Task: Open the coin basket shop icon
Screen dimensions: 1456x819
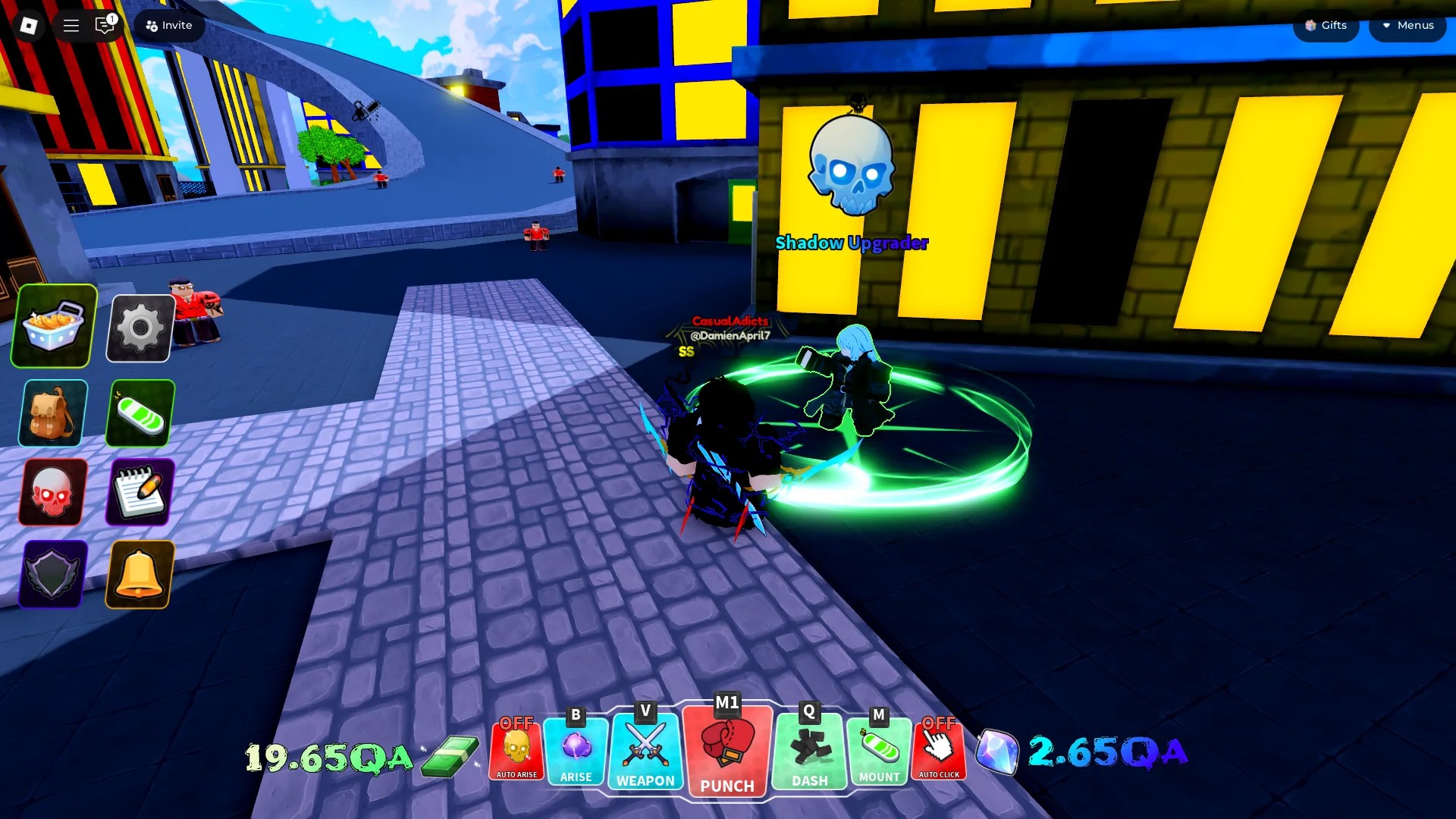Action: click(x=51, y=328)
